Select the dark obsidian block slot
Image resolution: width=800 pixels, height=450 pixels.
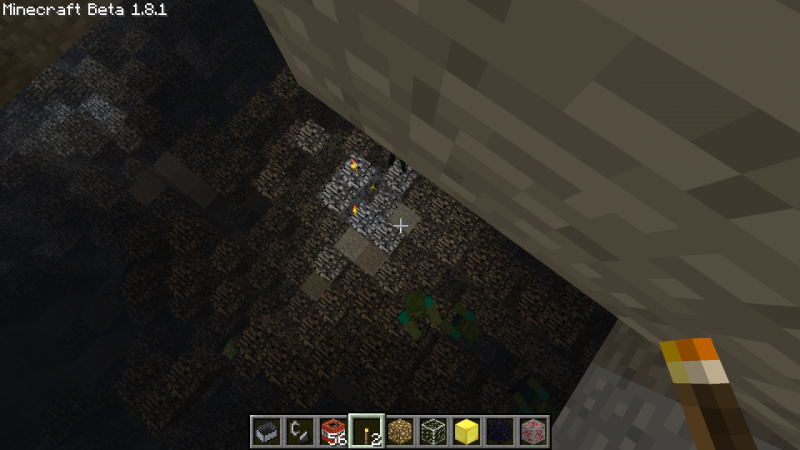click(499, 431)
